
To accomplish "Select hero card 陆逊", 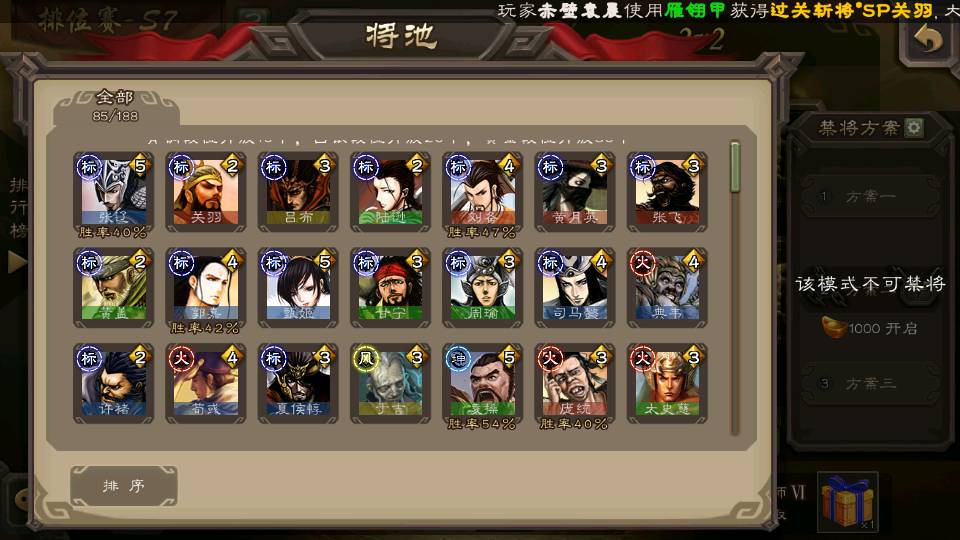I will [390, 190].
